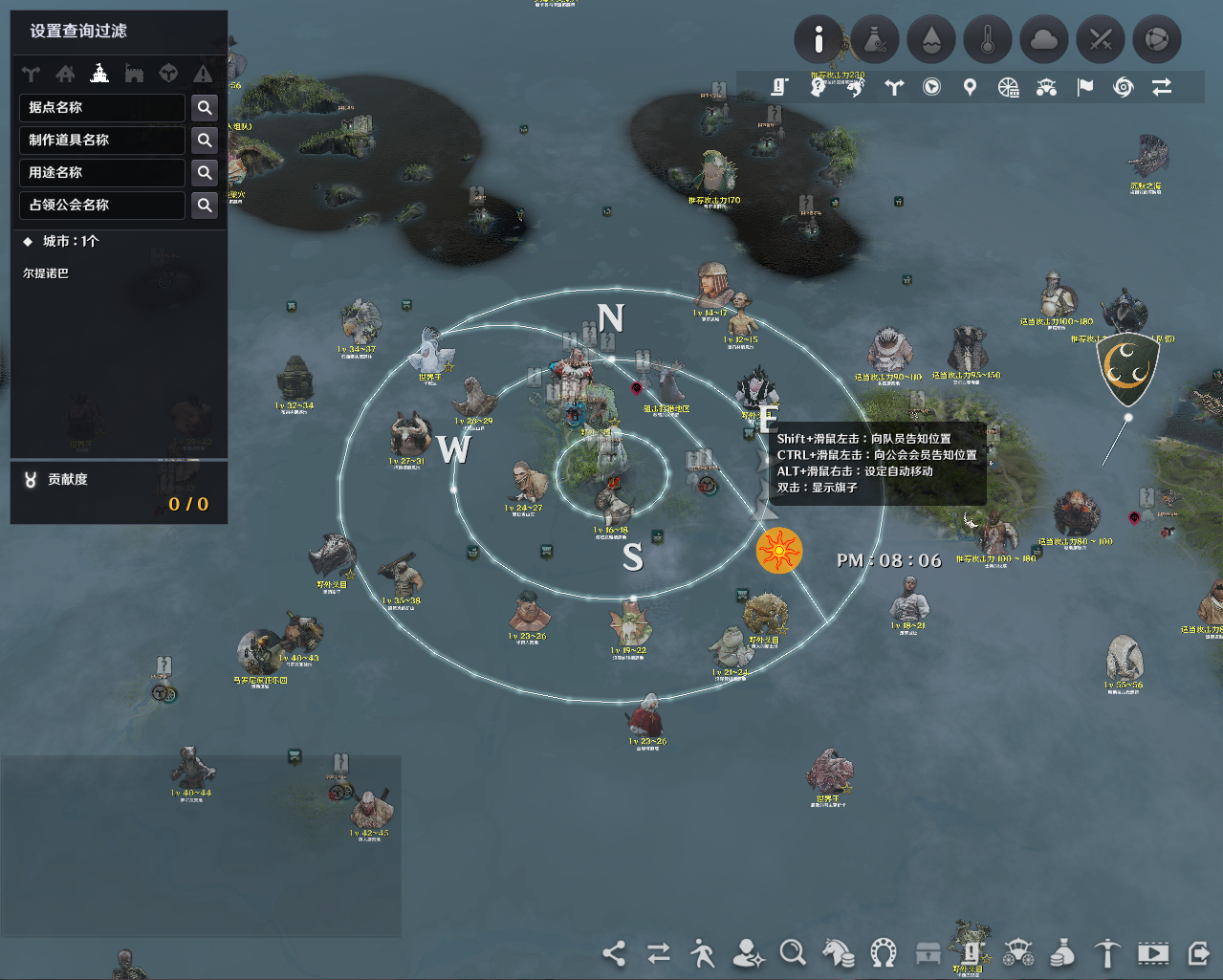Open the magnifying glass search in bottom bar
1223x980 pixels.
pos(793,952)
